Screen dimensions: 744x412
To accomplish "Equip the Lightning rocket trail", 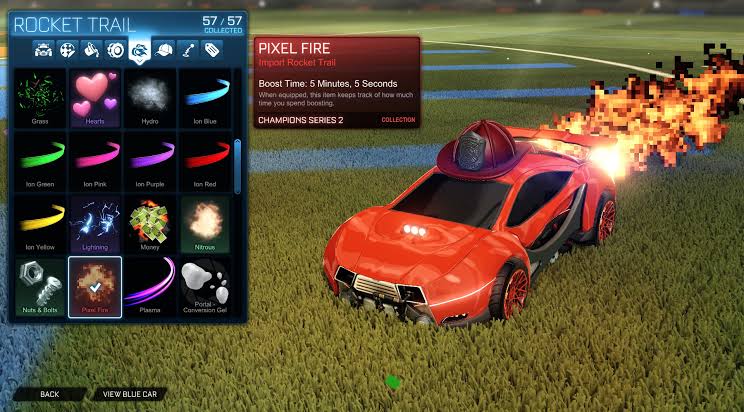I will [95, 223].
